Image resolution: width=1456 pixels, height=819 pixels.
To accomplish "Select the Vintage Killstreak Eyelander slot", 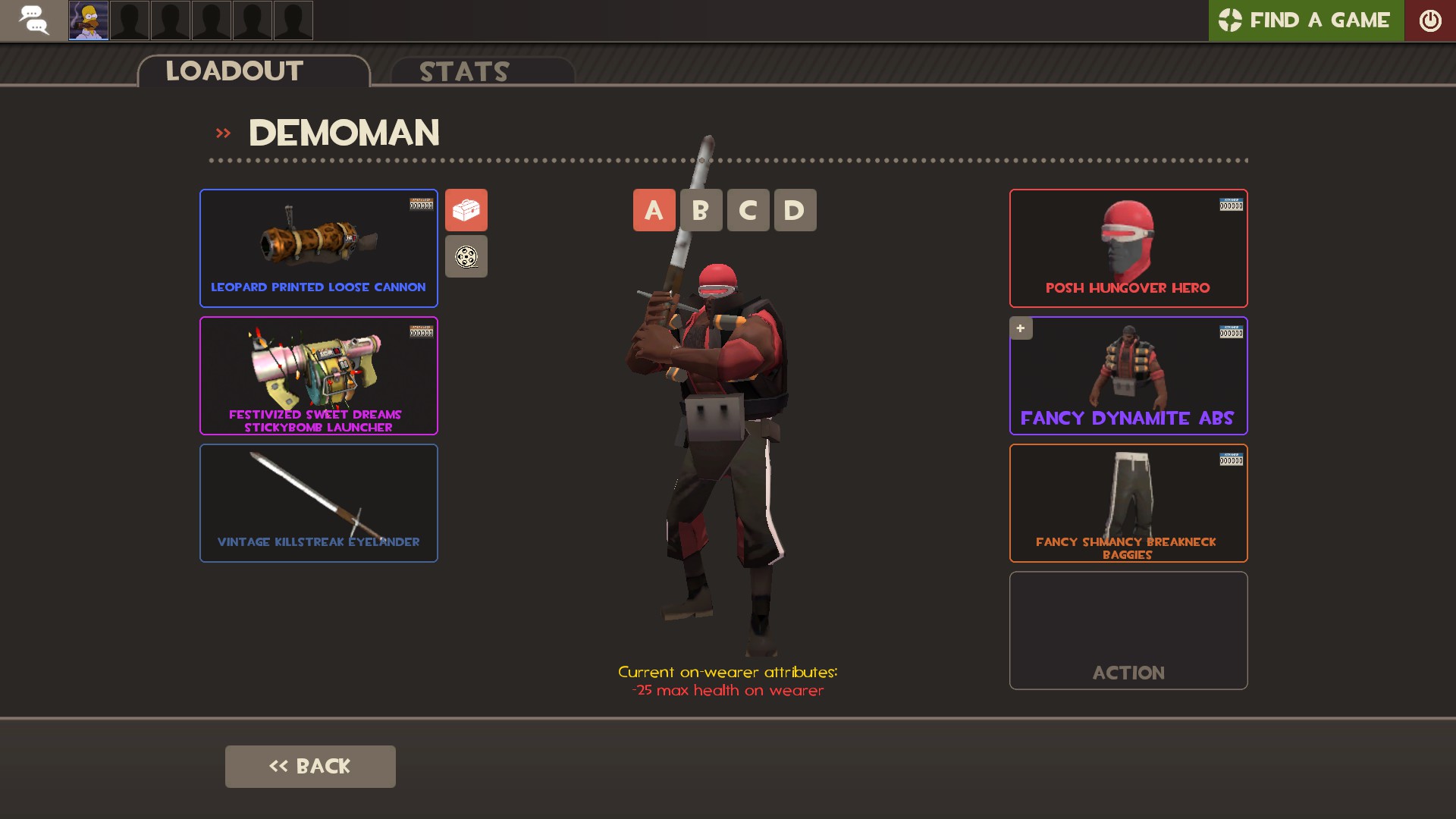I will tap(318, 503).
